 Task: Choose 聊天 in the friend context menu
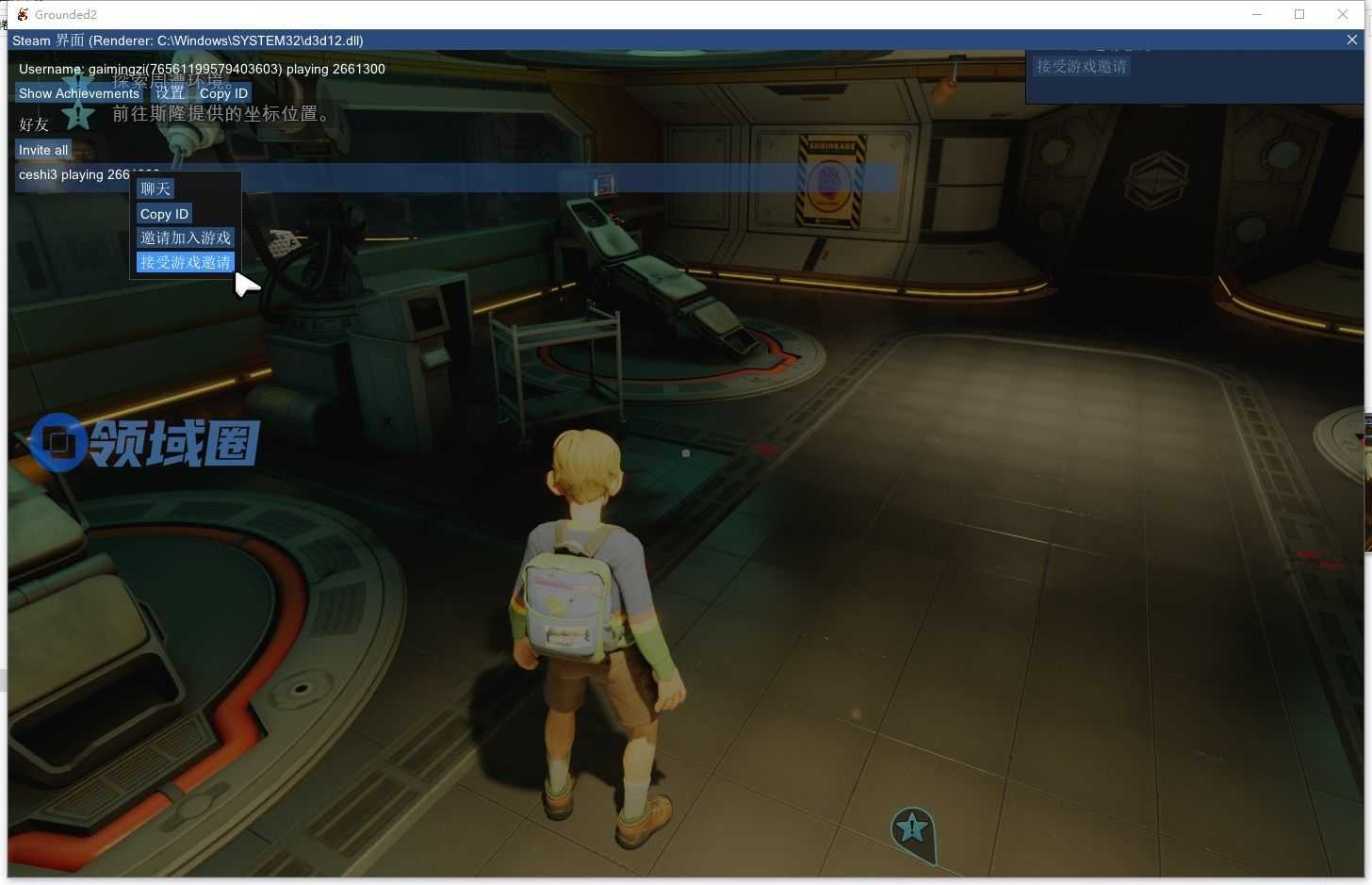(x=155, y=189)
